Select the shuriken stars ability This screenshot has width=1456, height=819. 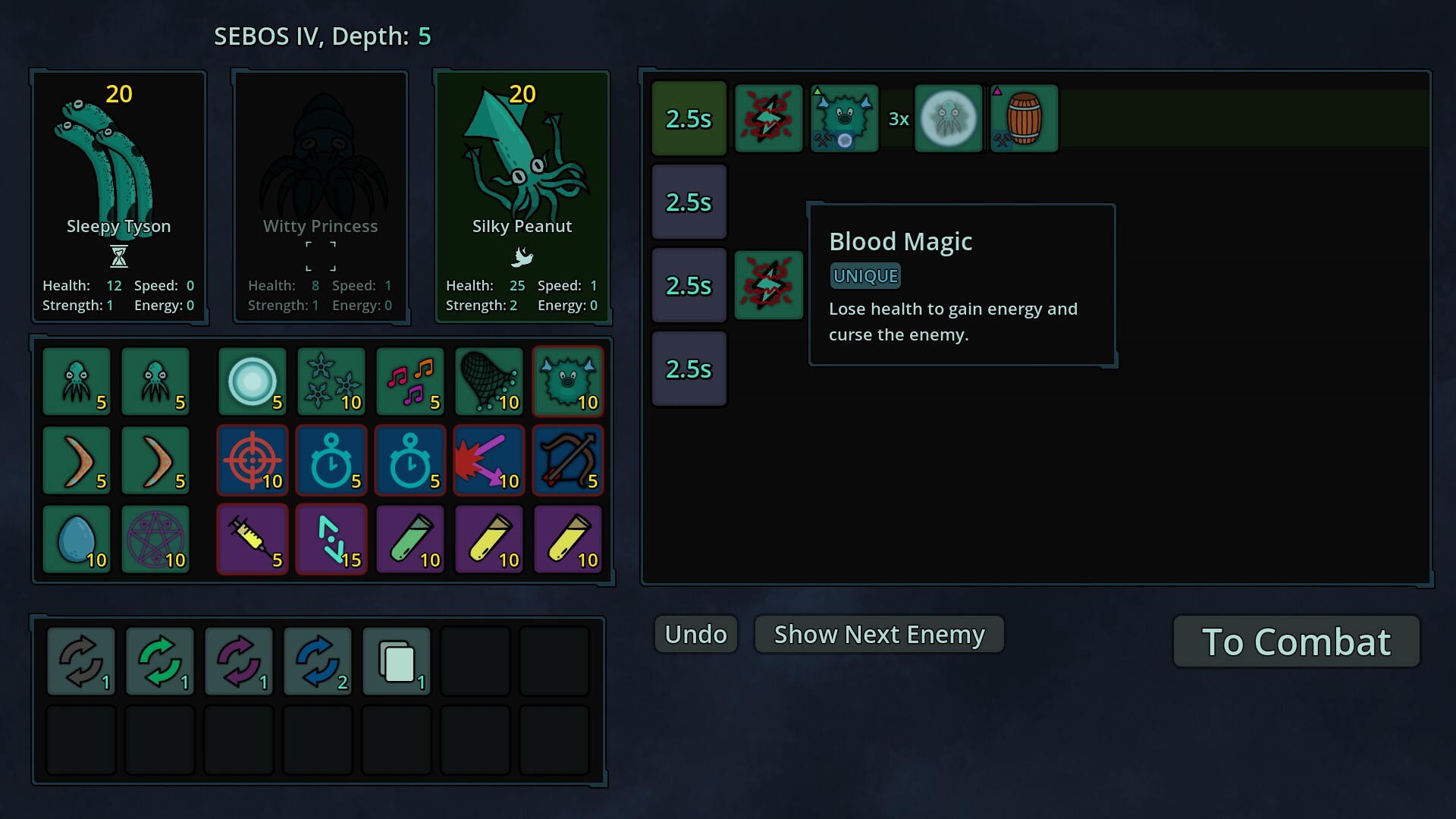tap(331, 381)
